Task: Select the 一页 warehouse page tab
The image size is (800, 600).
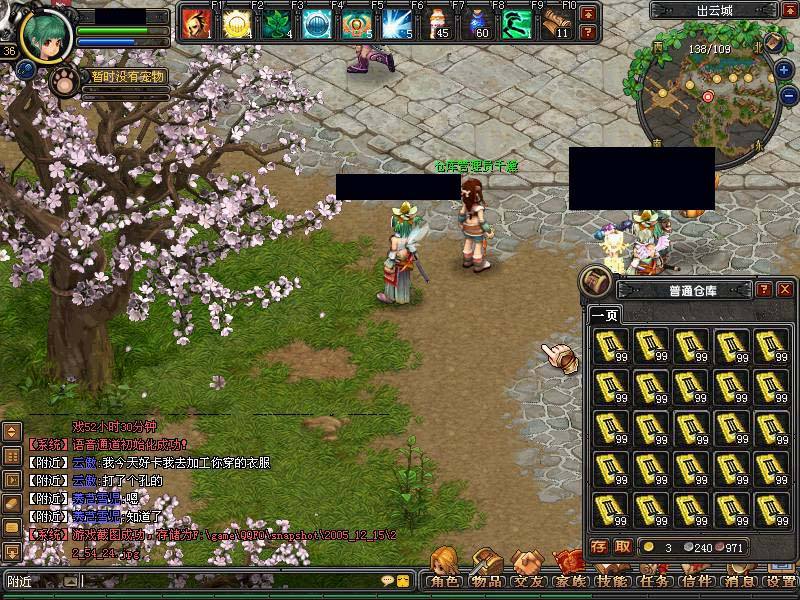Action: 604,315
